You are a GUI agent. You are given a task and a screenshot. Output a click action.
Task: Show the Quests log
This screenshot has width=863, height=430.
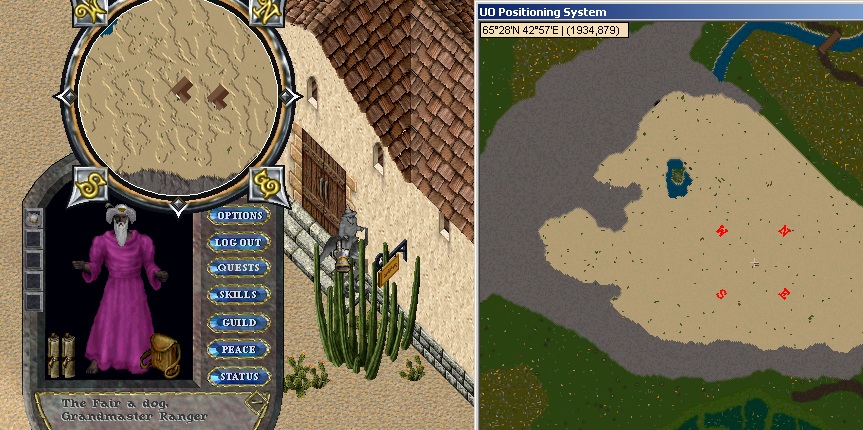tap(238, 268)
